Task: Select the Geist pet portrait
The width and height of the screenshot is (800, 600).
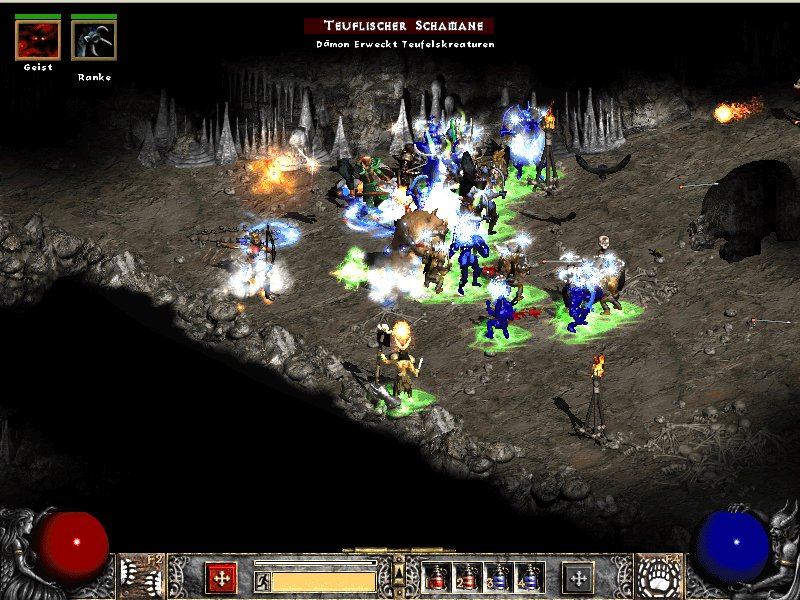Action: click(38, 40)
